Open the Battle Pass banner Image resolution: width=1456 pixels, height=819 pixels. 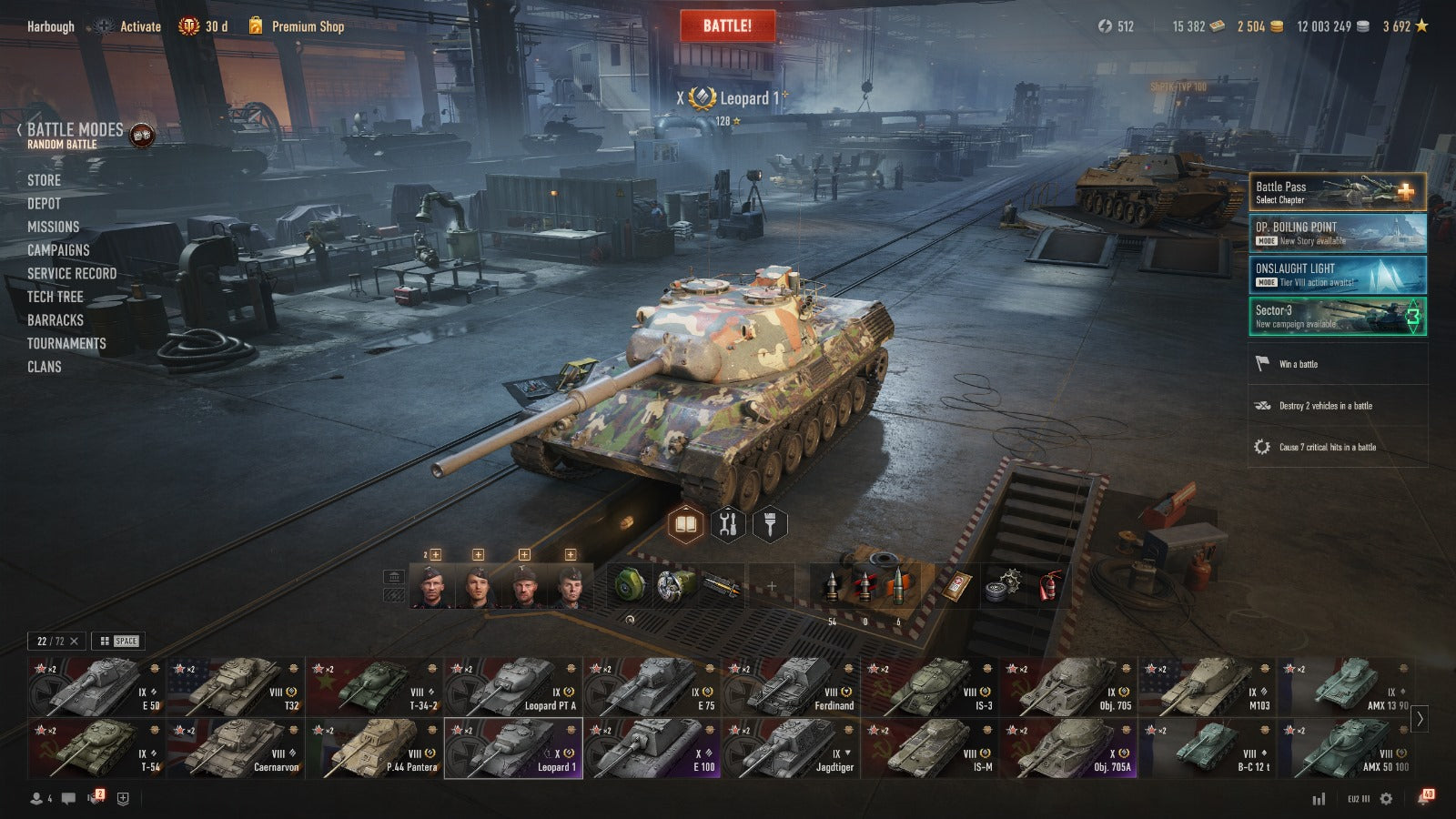[1337, 192]
